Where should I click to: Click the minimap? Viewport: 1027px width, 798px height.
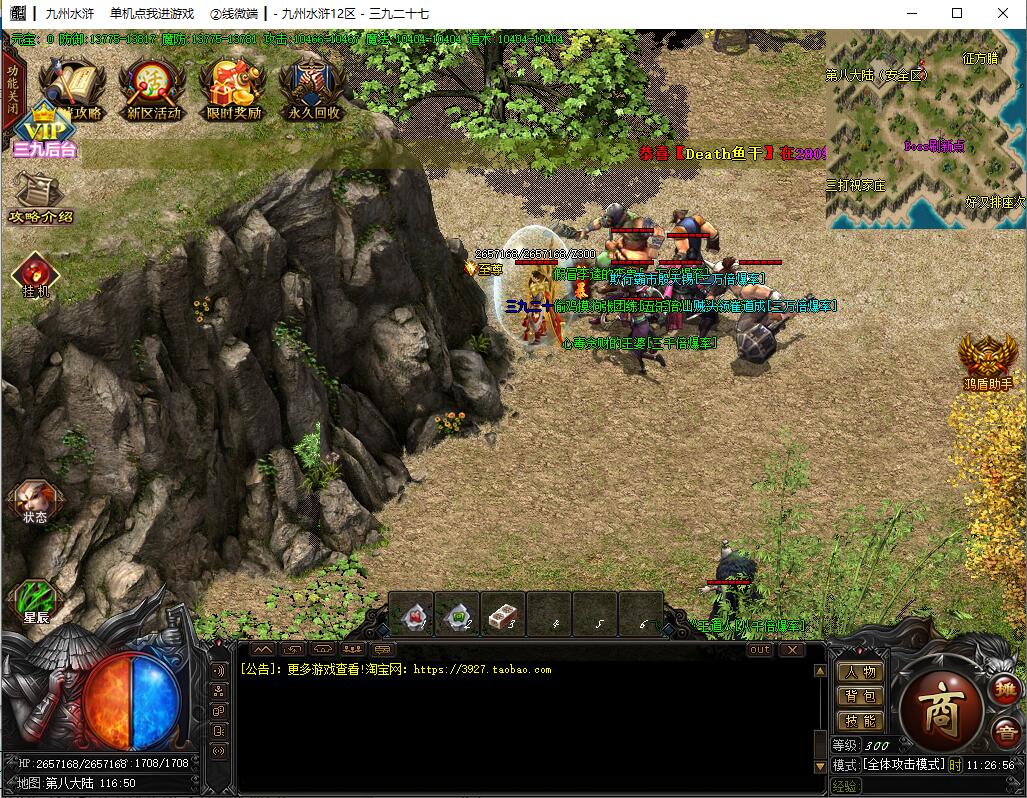click(925, 130)
